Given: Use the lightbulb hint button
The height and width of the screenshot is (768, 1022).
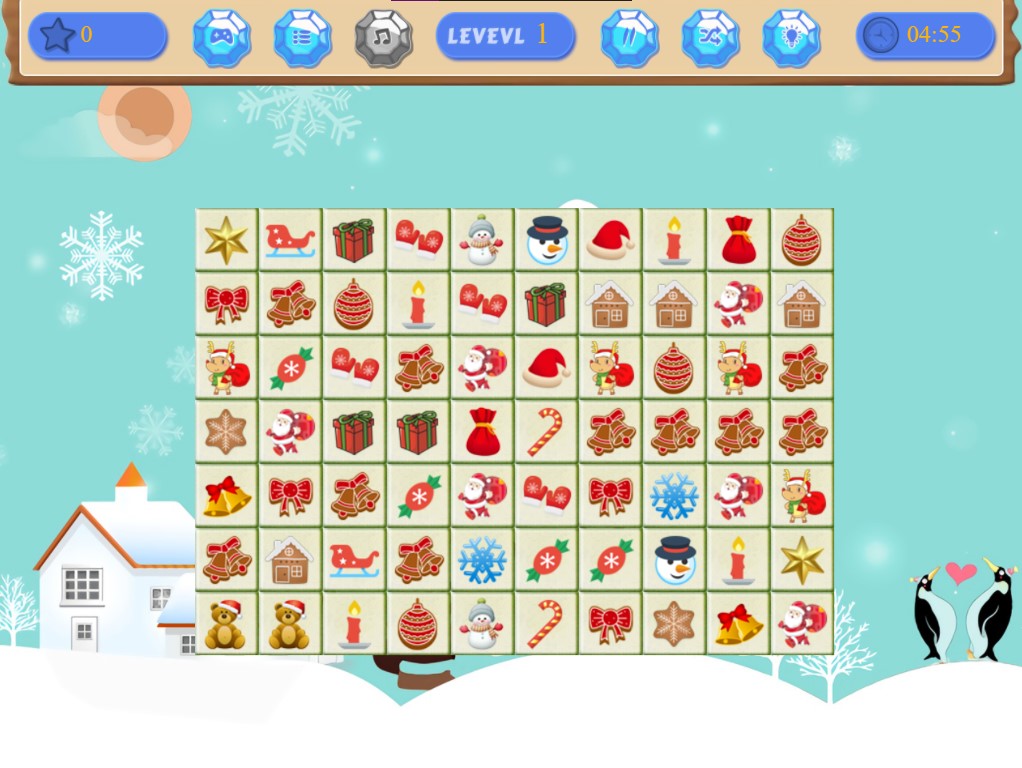Looking at the screenshot, I should (791, 38).
